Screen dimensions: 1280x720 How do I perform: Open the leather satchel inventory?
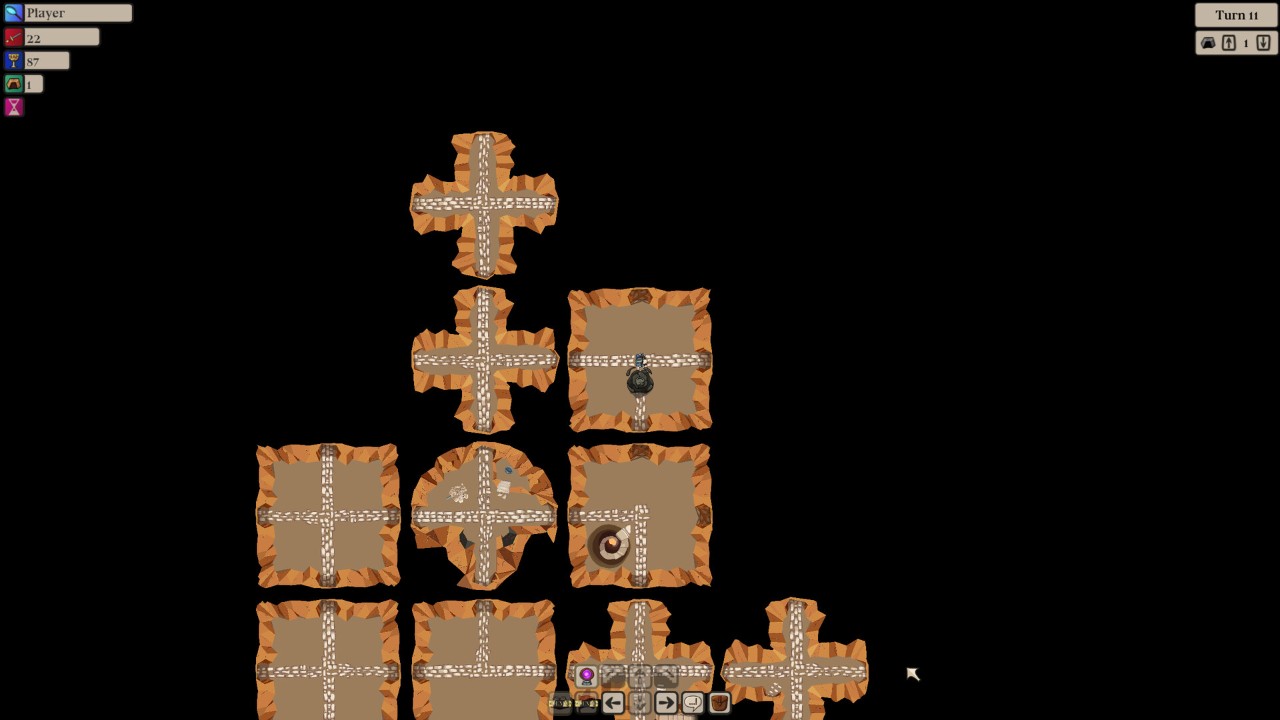pos(719,703)
